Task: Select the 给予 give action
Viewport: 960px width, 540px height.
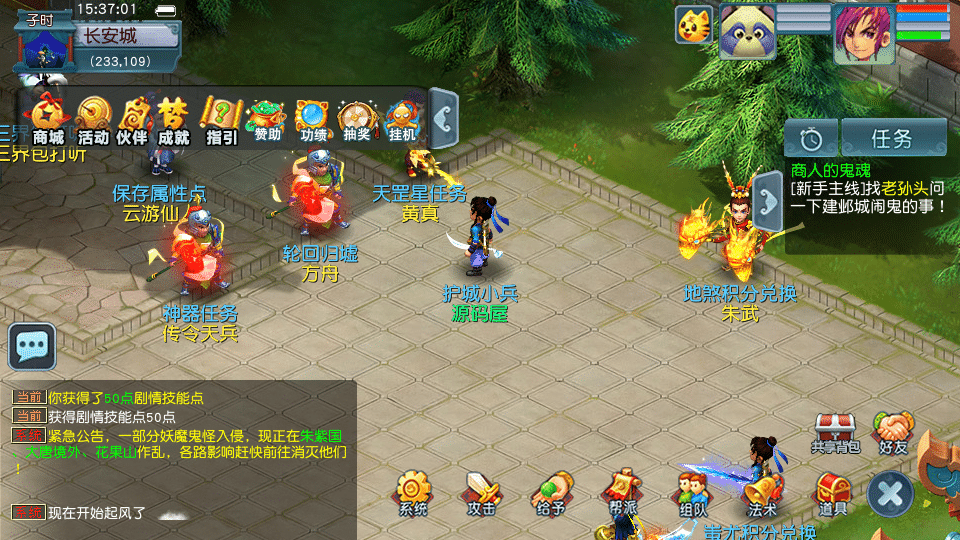Action: (x=549, y=492)
